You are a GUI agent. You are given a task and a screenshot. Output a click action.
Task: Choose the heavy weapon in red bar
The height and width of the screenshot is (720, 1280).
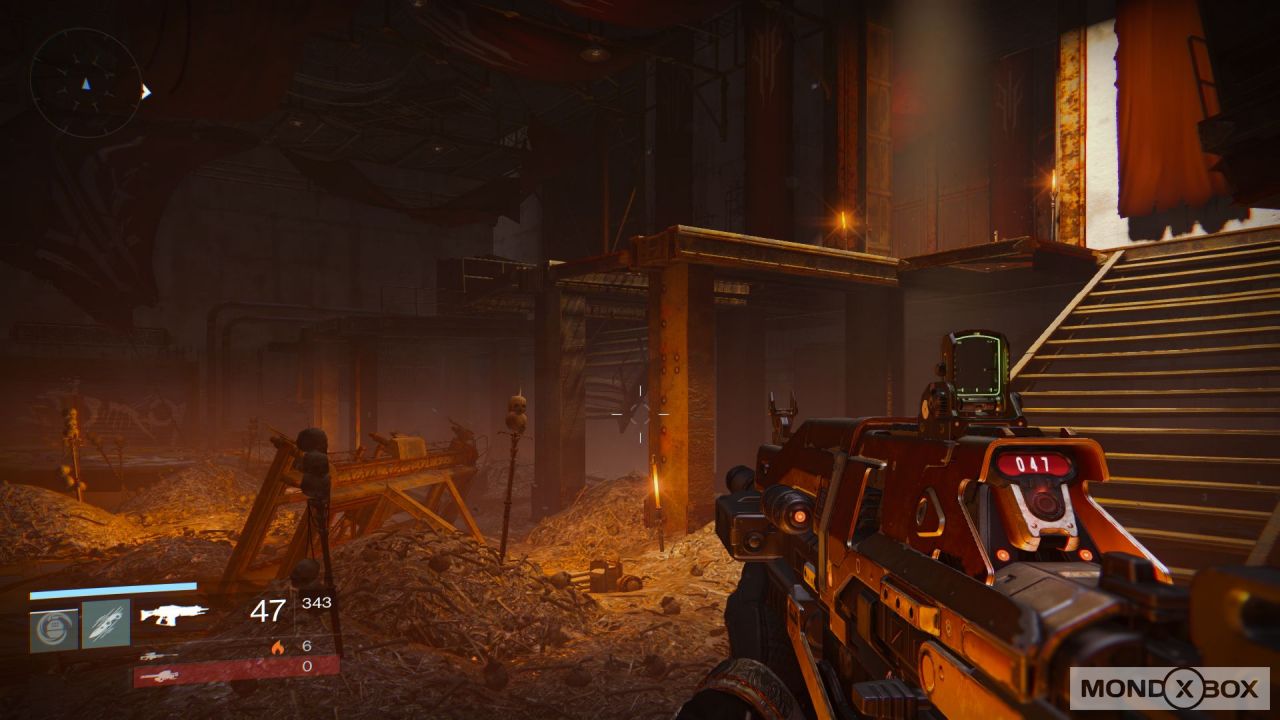158,677
